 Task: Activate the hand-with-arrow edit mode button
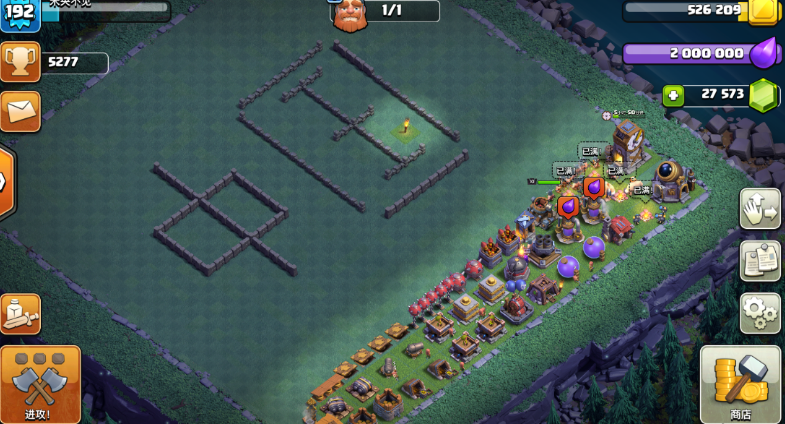point(760,209)
